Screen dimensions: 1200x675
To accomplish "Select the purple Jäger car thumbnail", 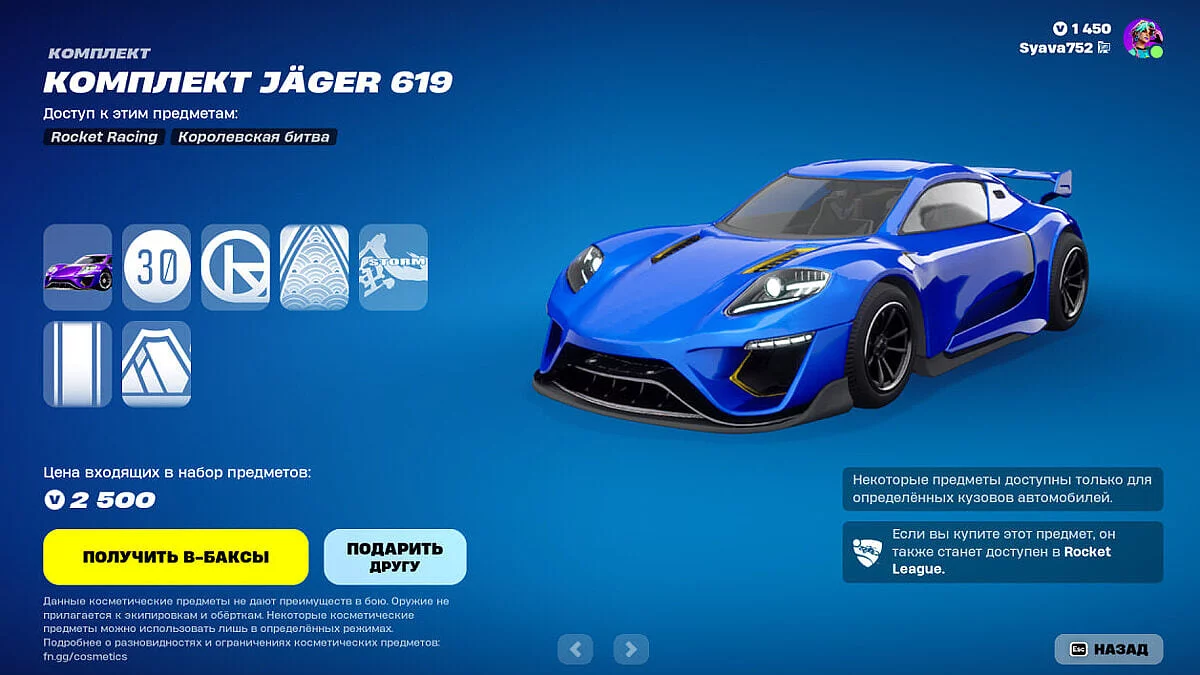I will [77, 265].
